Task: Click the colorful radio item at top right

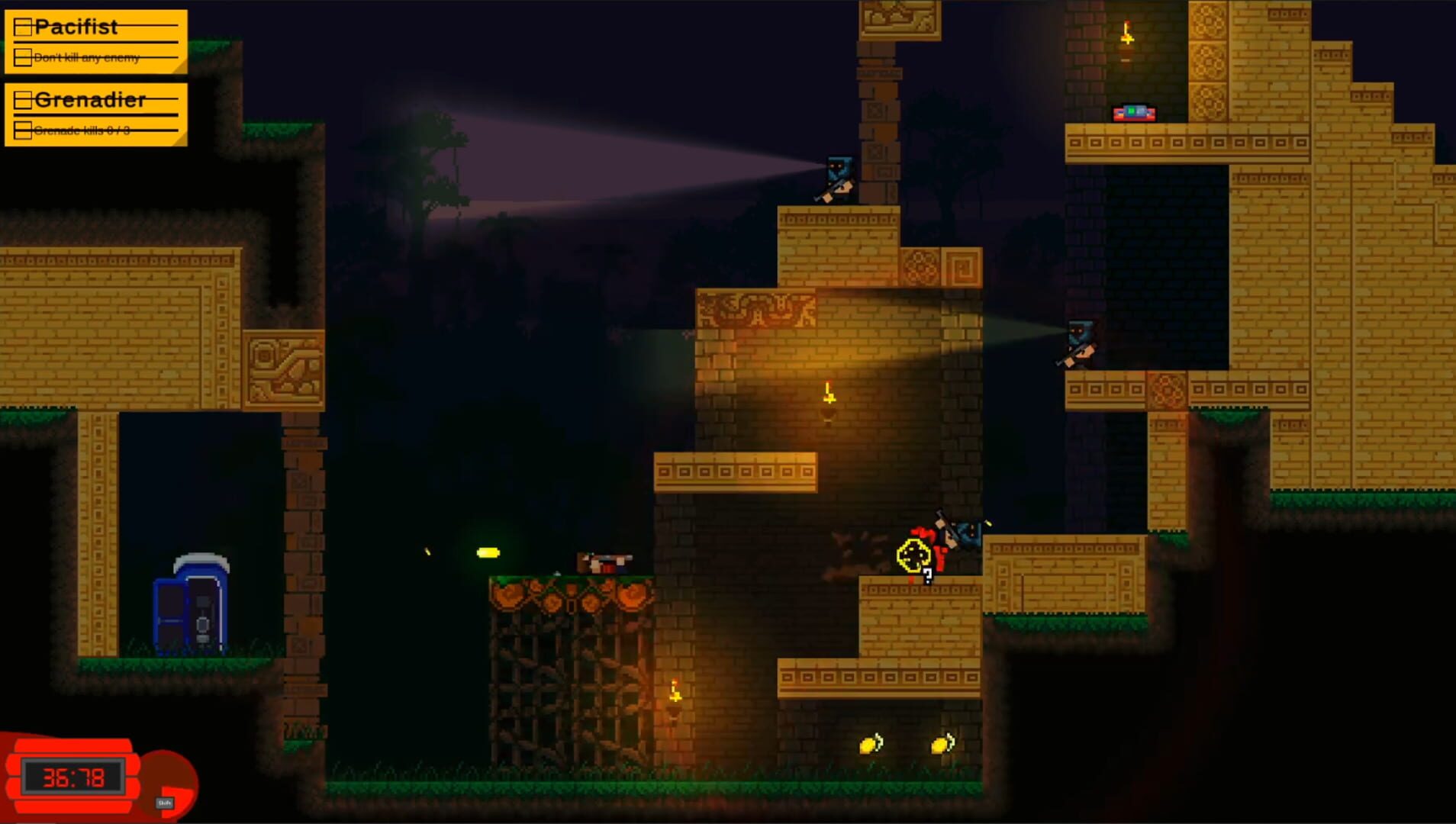Action: (x=1132, y=111)
